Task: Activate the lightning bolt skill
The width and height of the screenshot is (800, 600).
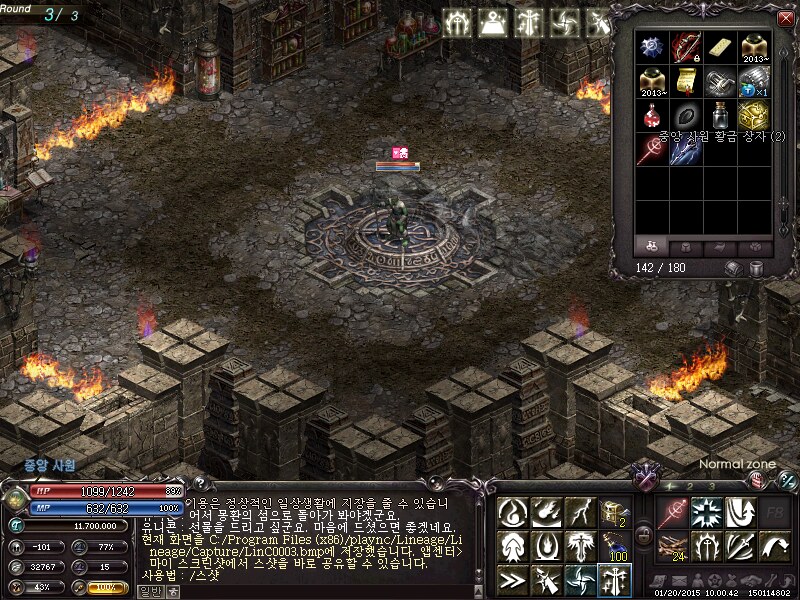Action: pos(581,512)
